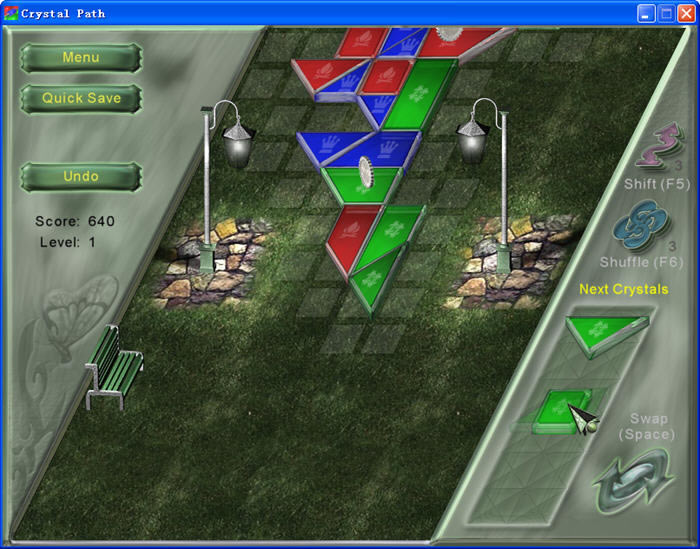Close the Crystal Path window
The image size is (700, 549).
tap(685, 13)
